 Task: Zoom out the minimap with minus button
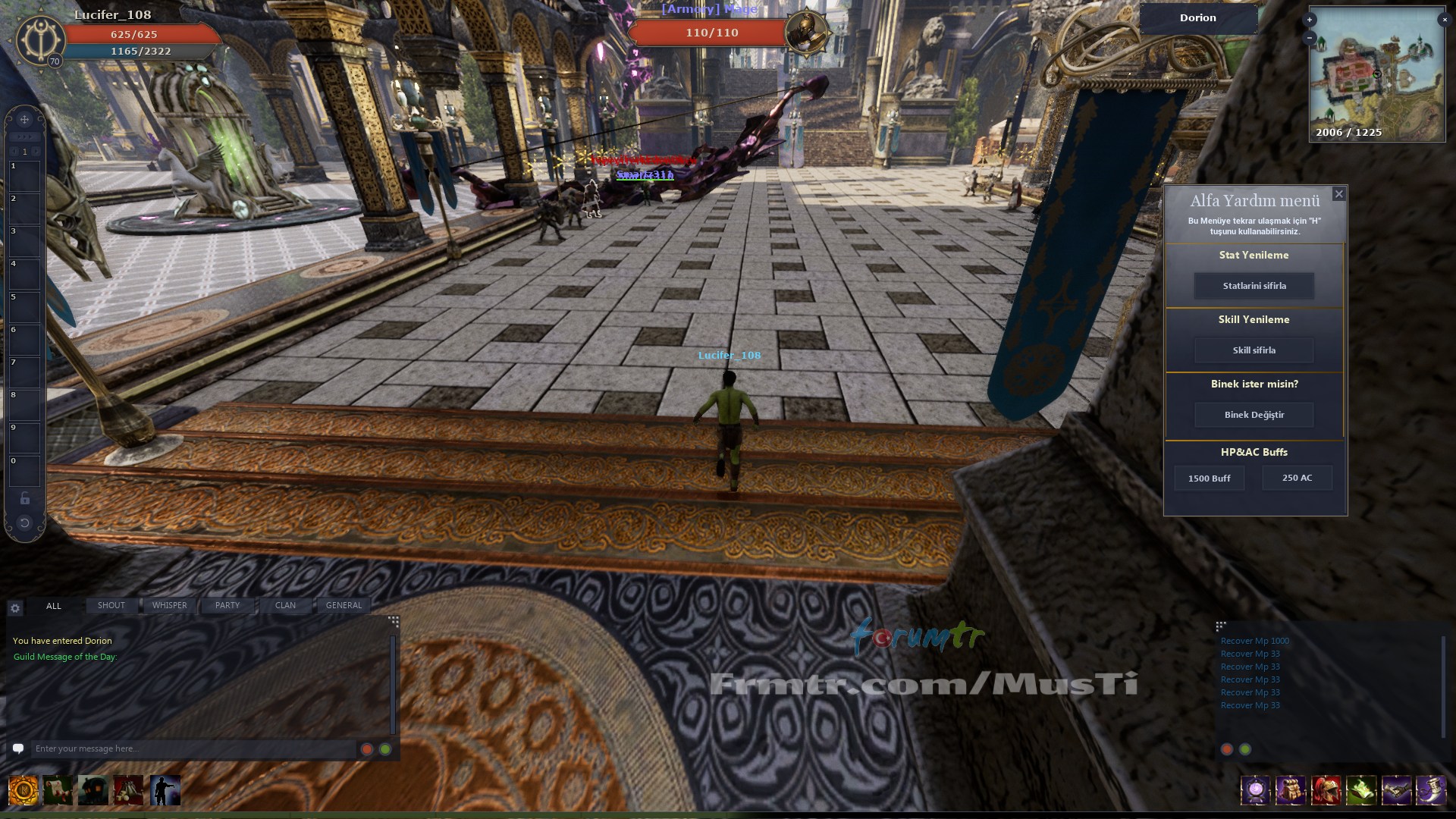coord(1310,37)
